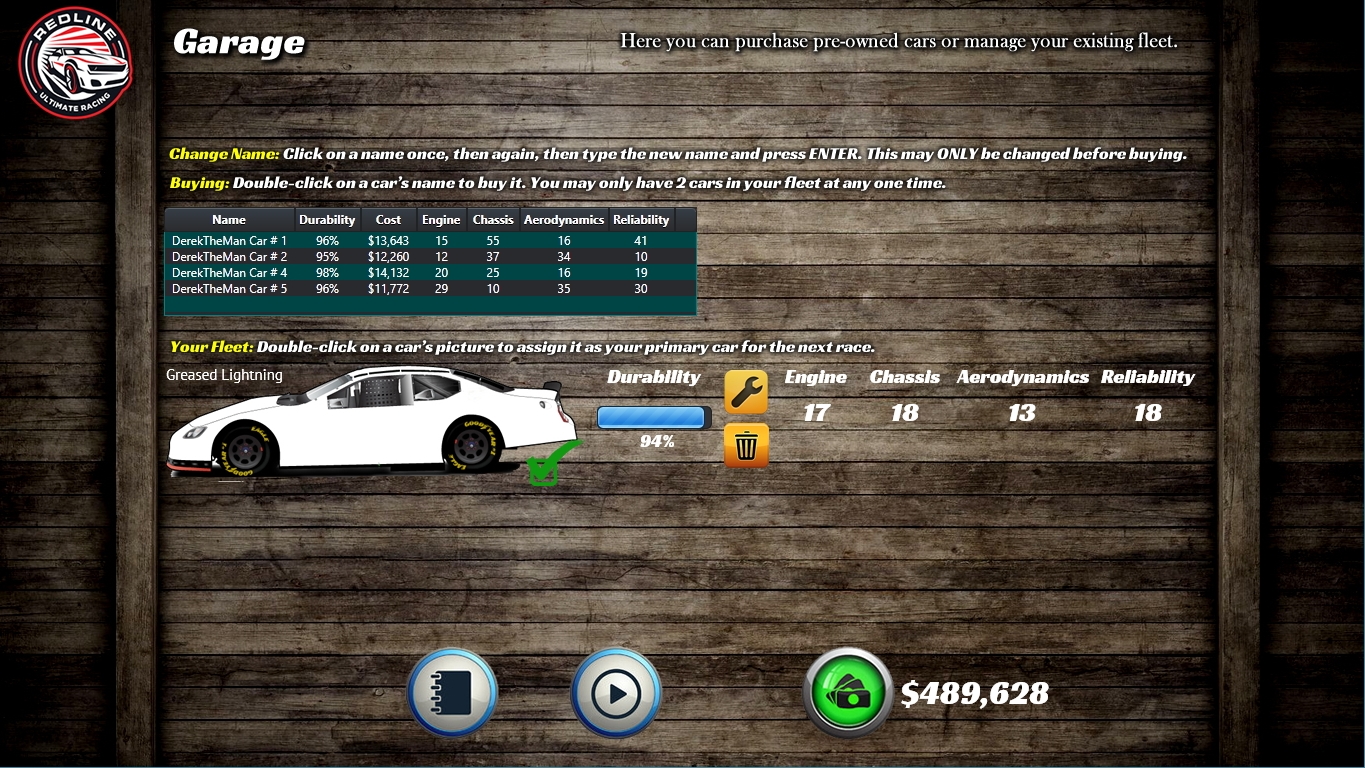Click the $489,628 balance text

975,692
